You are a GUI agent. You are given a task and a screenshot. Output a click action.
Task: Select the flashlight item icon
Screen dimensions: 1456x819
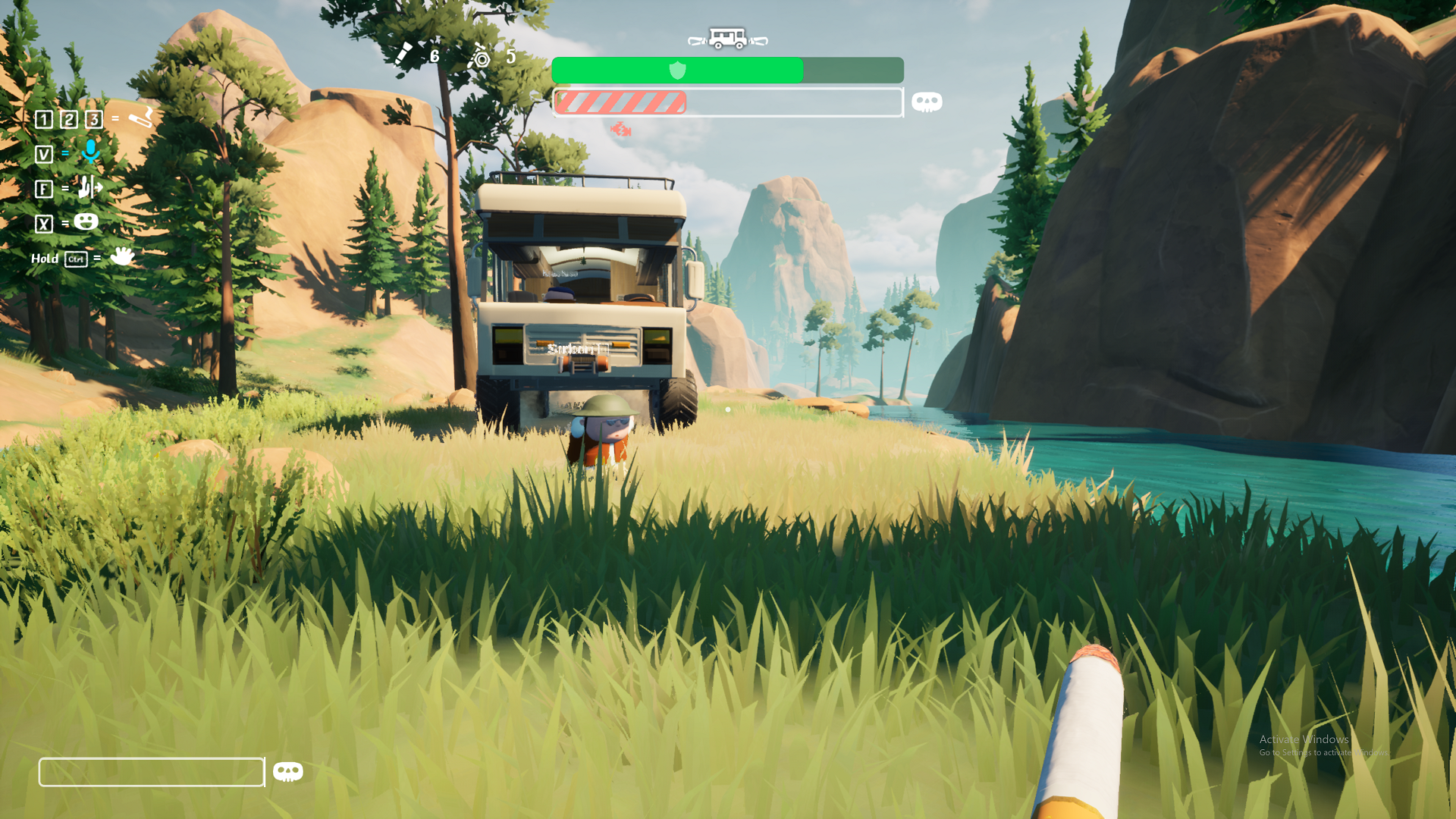pyautogui.click(x=403, y=54)
